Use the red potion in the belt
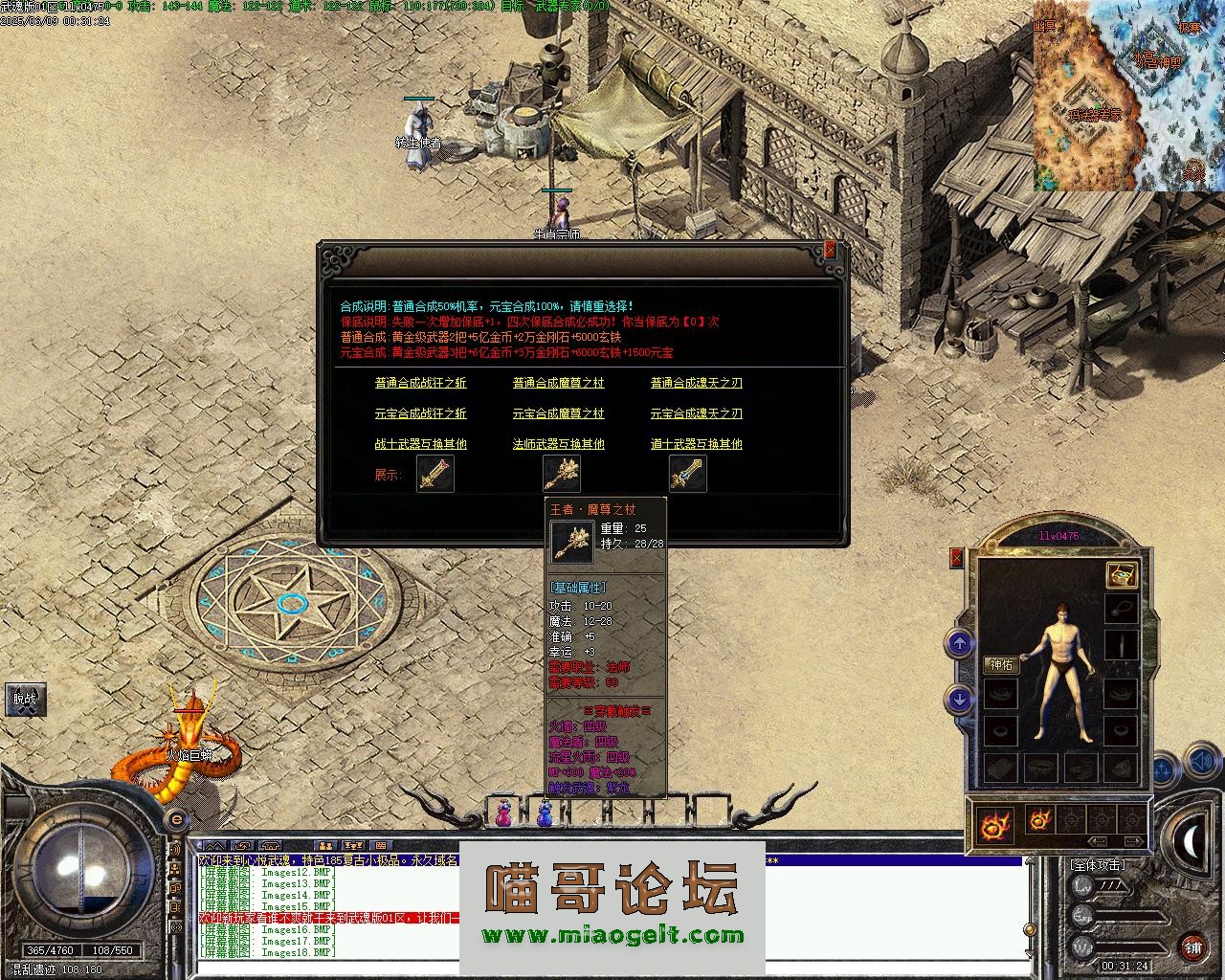The height and width of the screenshot is (980, 1225). [x=502, y=814]
